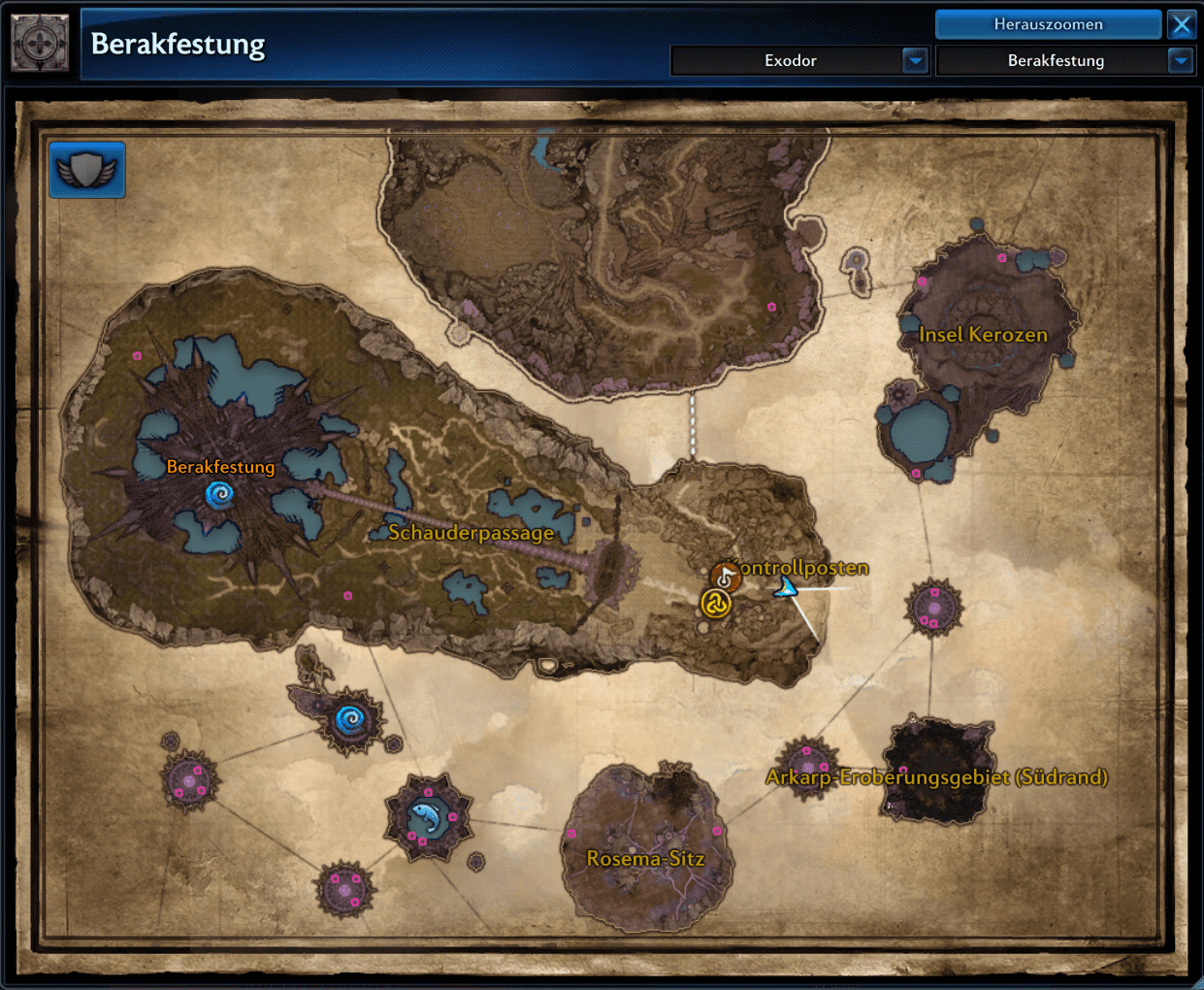Image resolution: width=1204 pixels, height=990 pixels.
Task: Click the Schauderpassage location label
Action: pyautogui.click(x=472, y=533)
